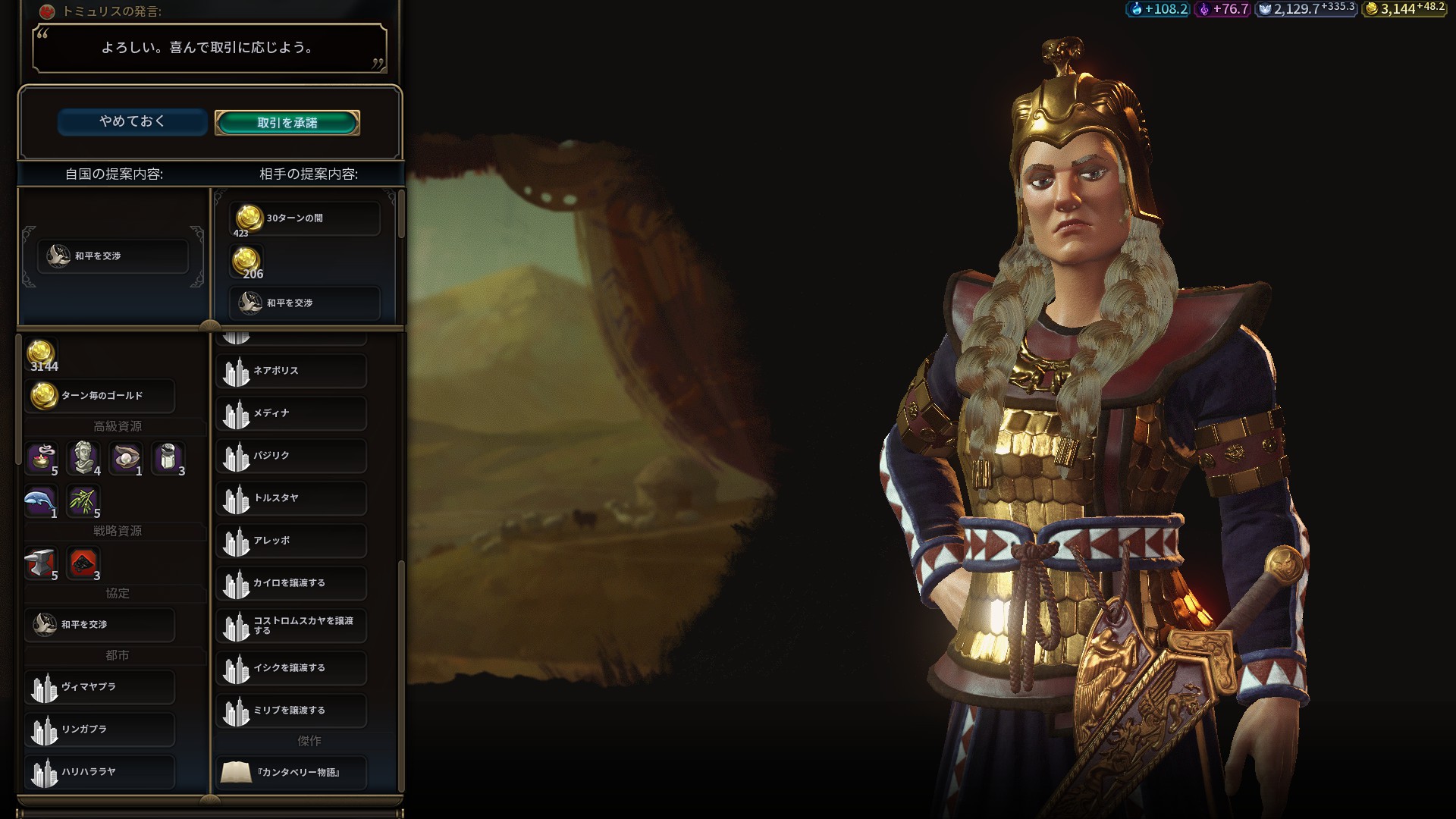The height and width of the screenshot is (819, 1456).
Task: Accept the deal with 取引を承諾
Action: coord(287,123)
